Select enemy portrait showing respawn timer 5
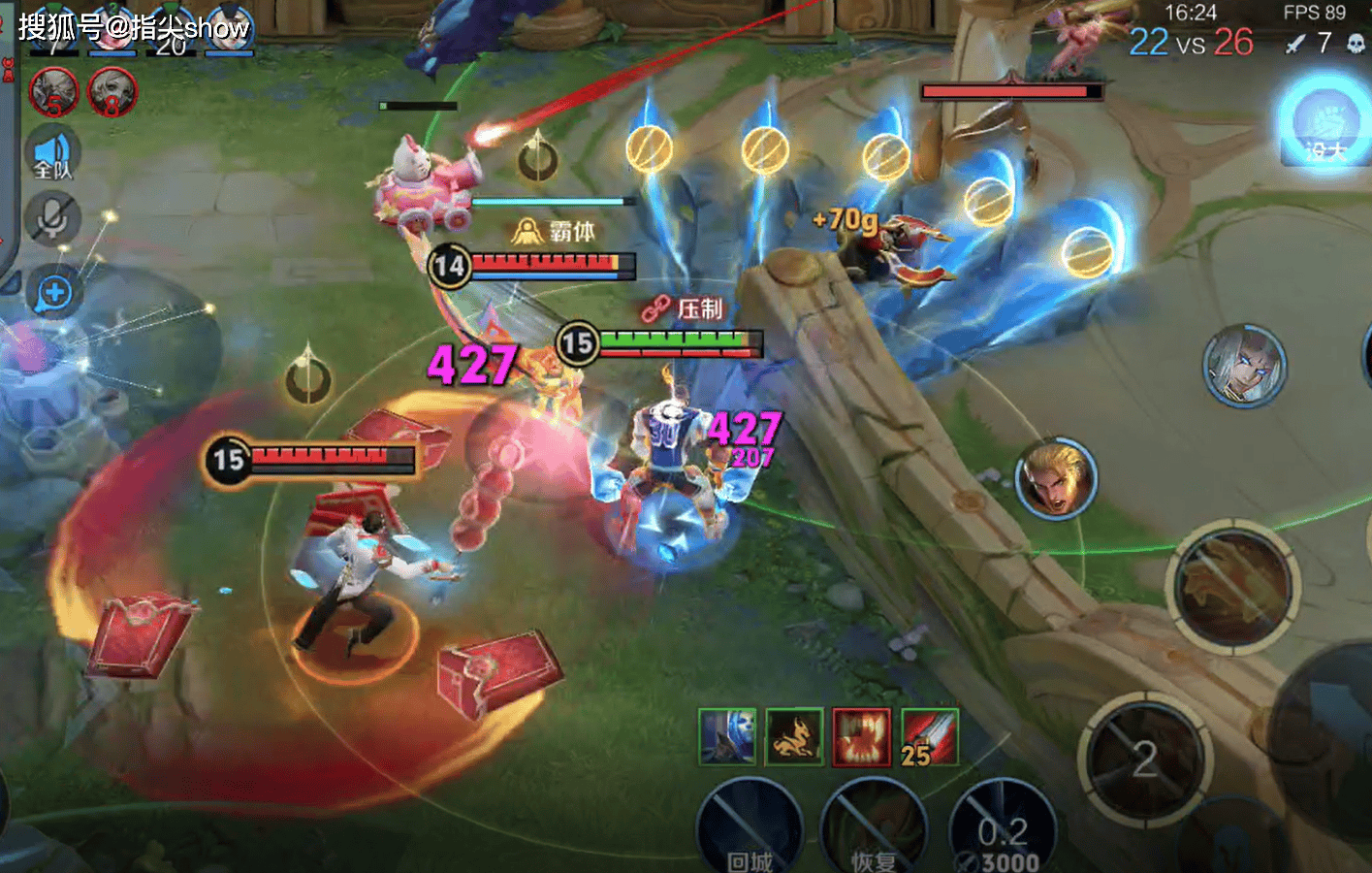This screenshot has width=1372, height=873. [54, 93]
